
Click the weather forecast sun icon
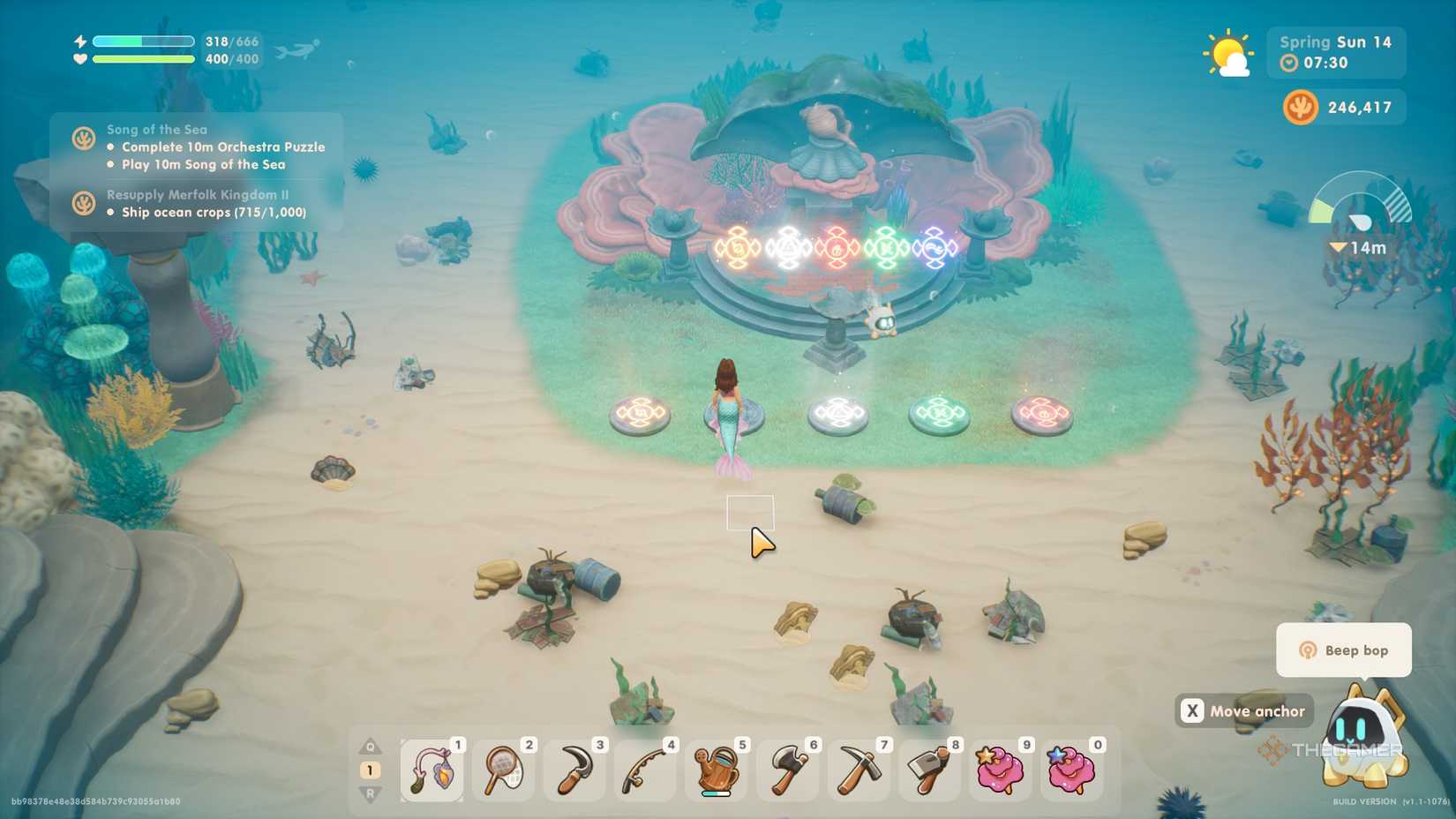click(1228, 55)
